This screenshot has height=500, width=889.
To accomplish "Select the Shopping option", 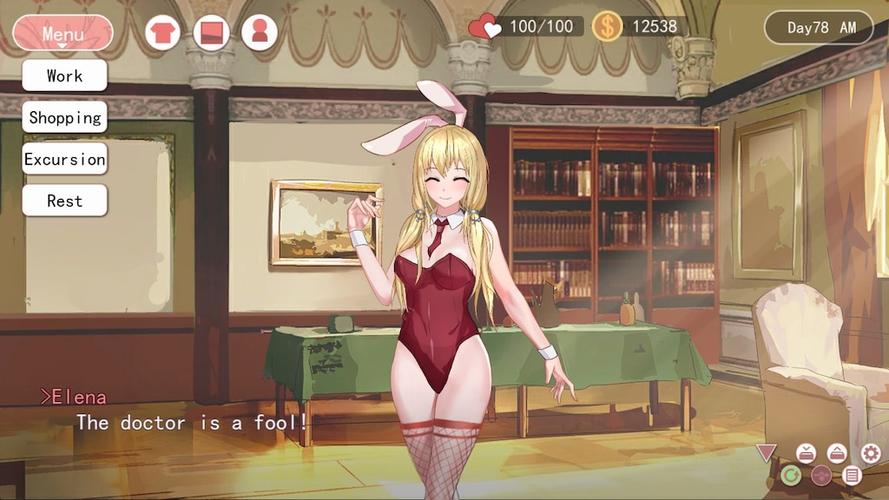I will click(x=65, y=117).
